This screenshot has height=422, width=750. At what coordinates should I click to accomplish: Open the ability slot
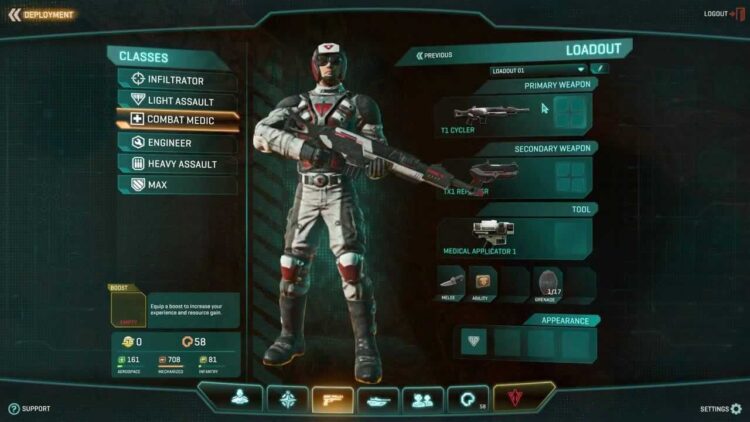[483, 282]
